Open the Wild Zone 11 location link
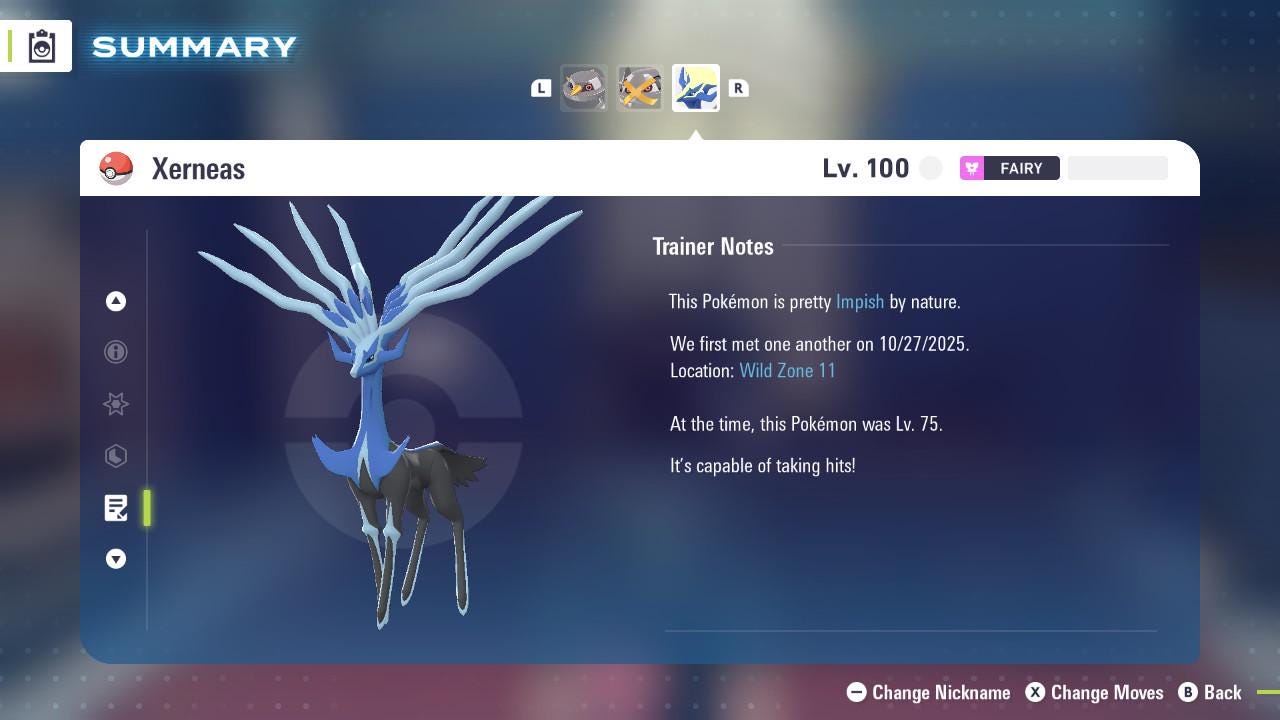The image size is (1280, 720). click(x=787, y=370)
